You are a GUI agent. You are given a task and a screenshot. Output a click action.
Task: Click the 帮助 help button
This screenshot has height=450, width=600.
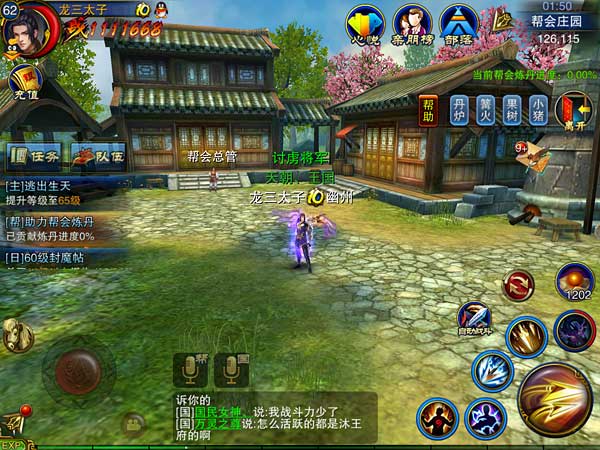pyautogui.click(x=428, y=109)
